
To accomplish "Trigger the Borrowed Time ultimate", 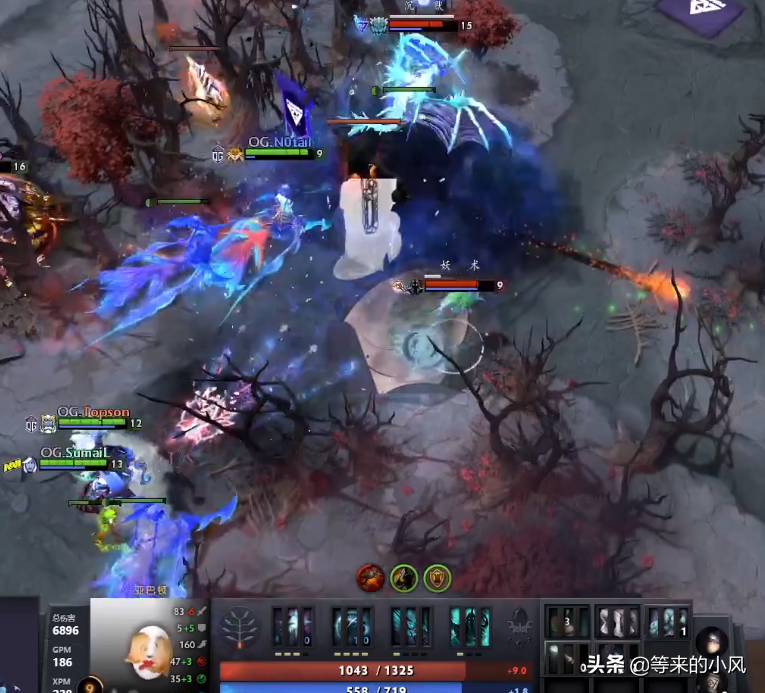I will 469,626.
